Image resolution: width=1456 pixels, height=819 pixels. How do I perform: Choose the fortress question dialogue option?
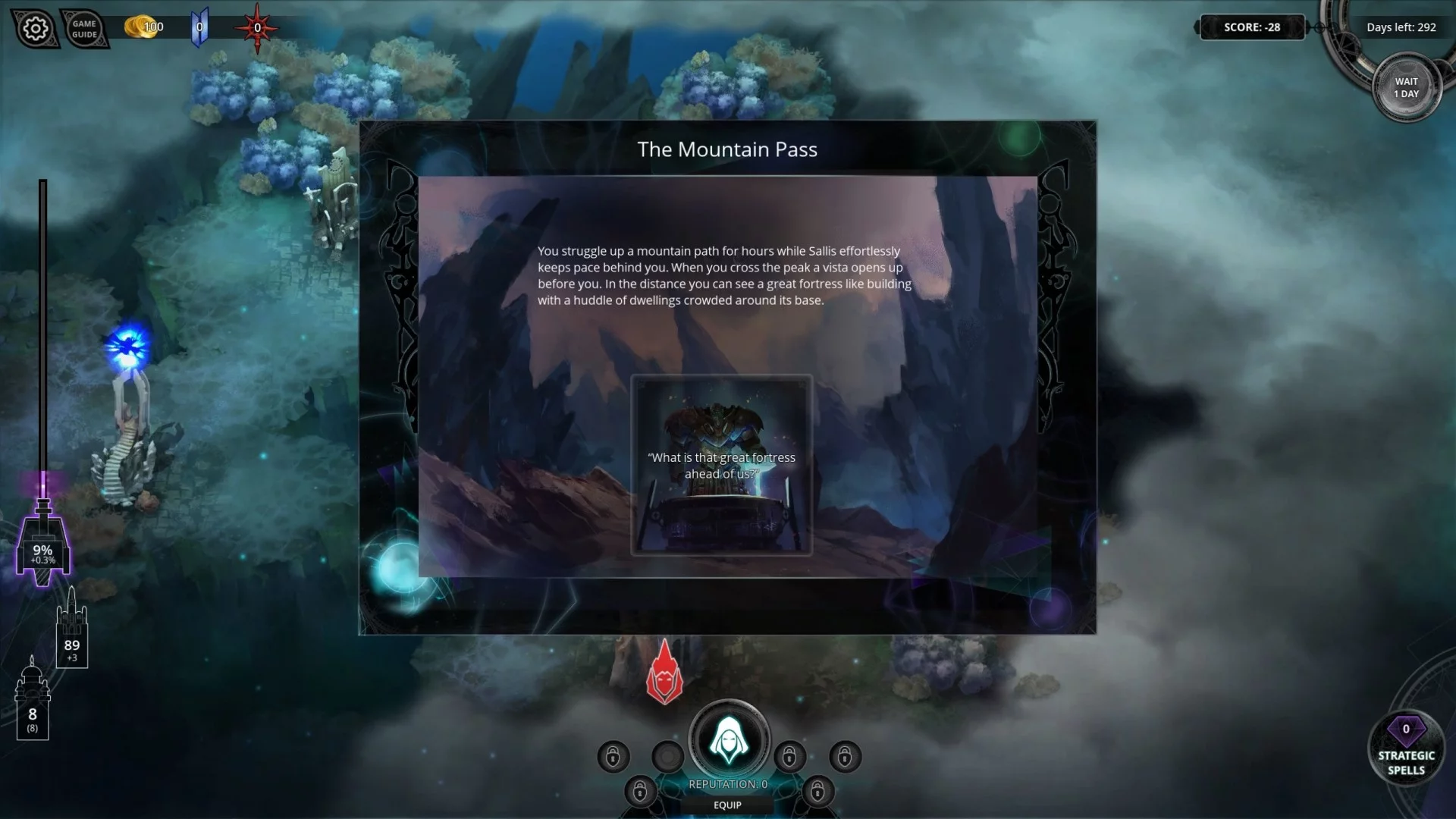click(721, 465)
